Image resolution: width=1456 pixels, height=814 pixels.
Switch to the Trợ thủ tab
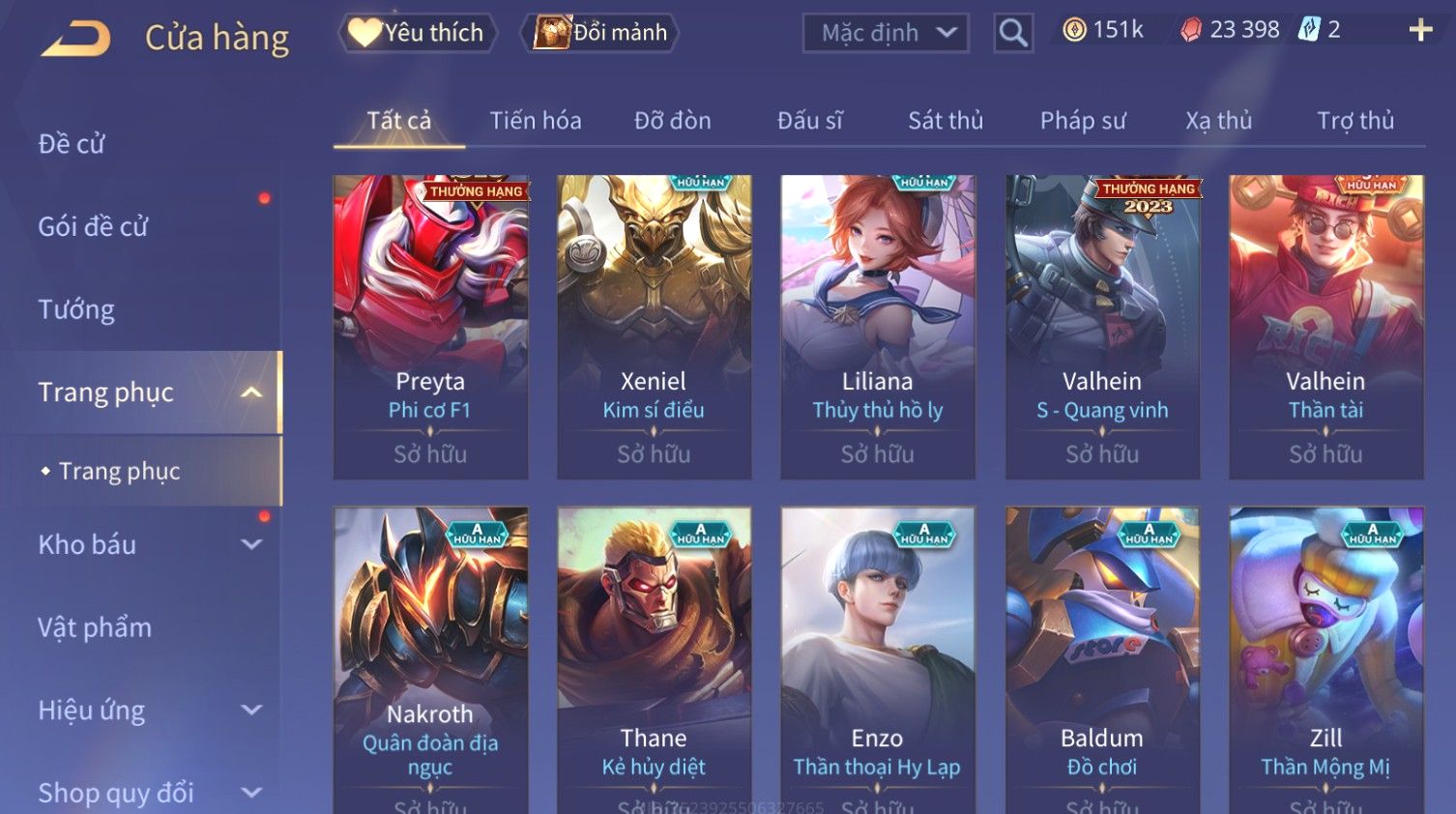[x=1354, y=121]
